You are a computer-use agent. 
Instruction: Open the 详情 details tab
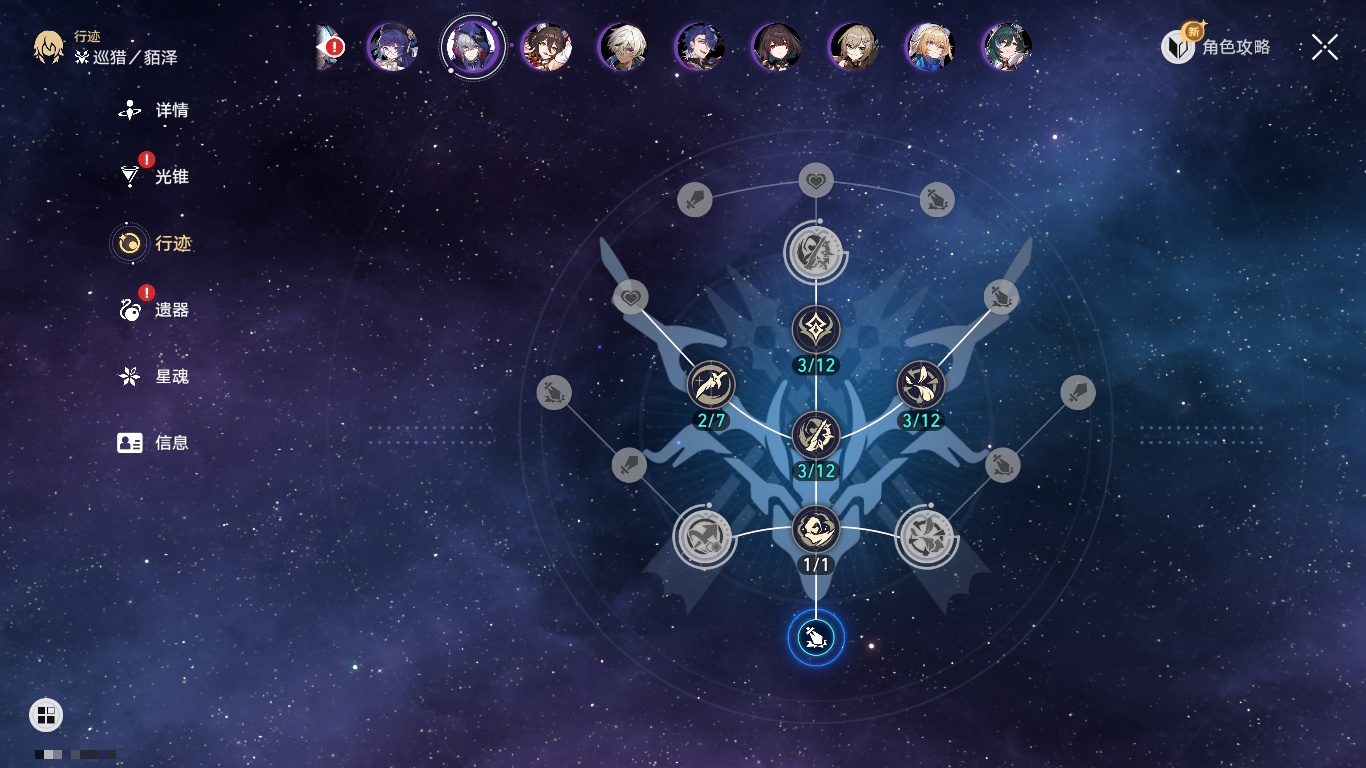pos(155,110)
